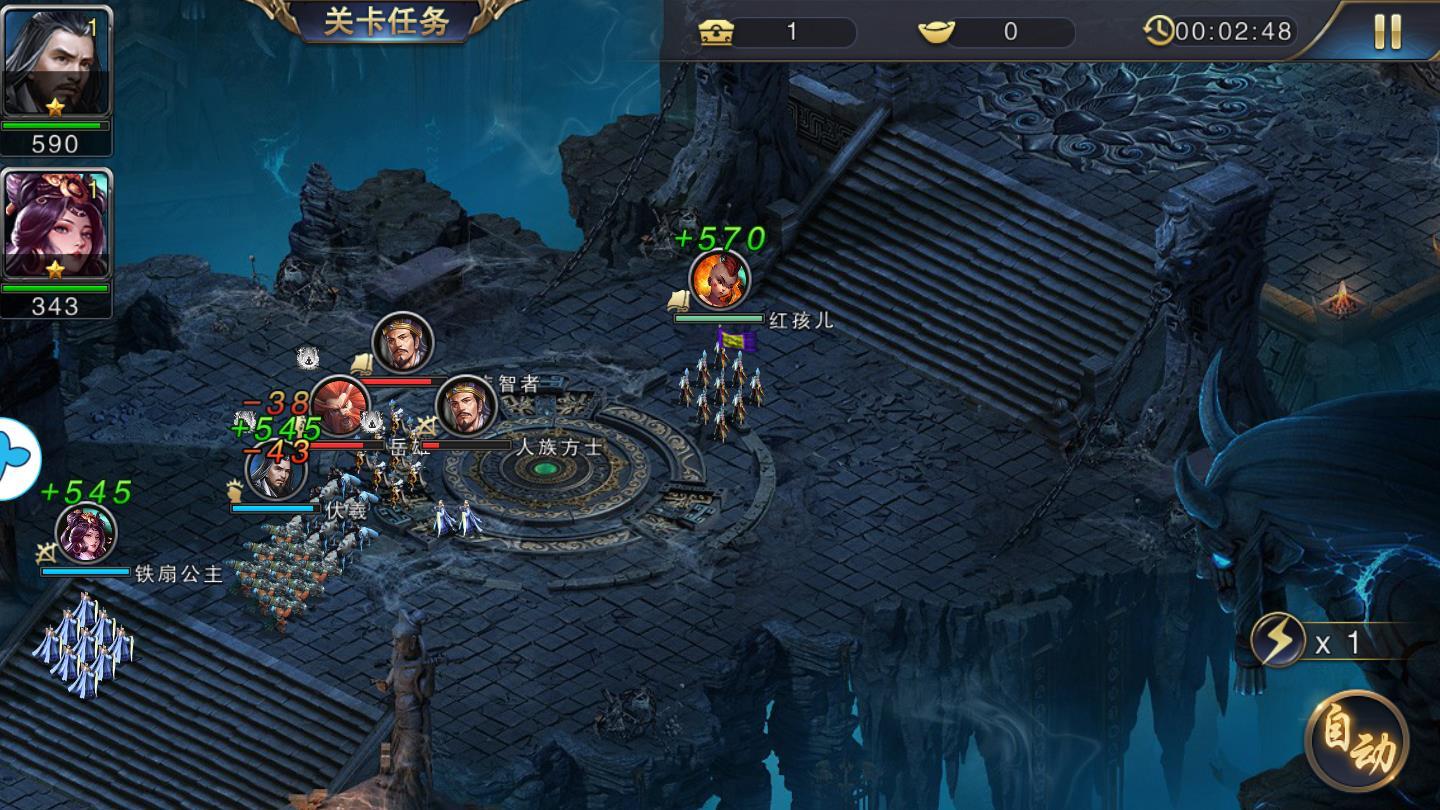The image size is (1440, 810).
Task: Select the 人族方士 unit portrait
Action: 467,405
